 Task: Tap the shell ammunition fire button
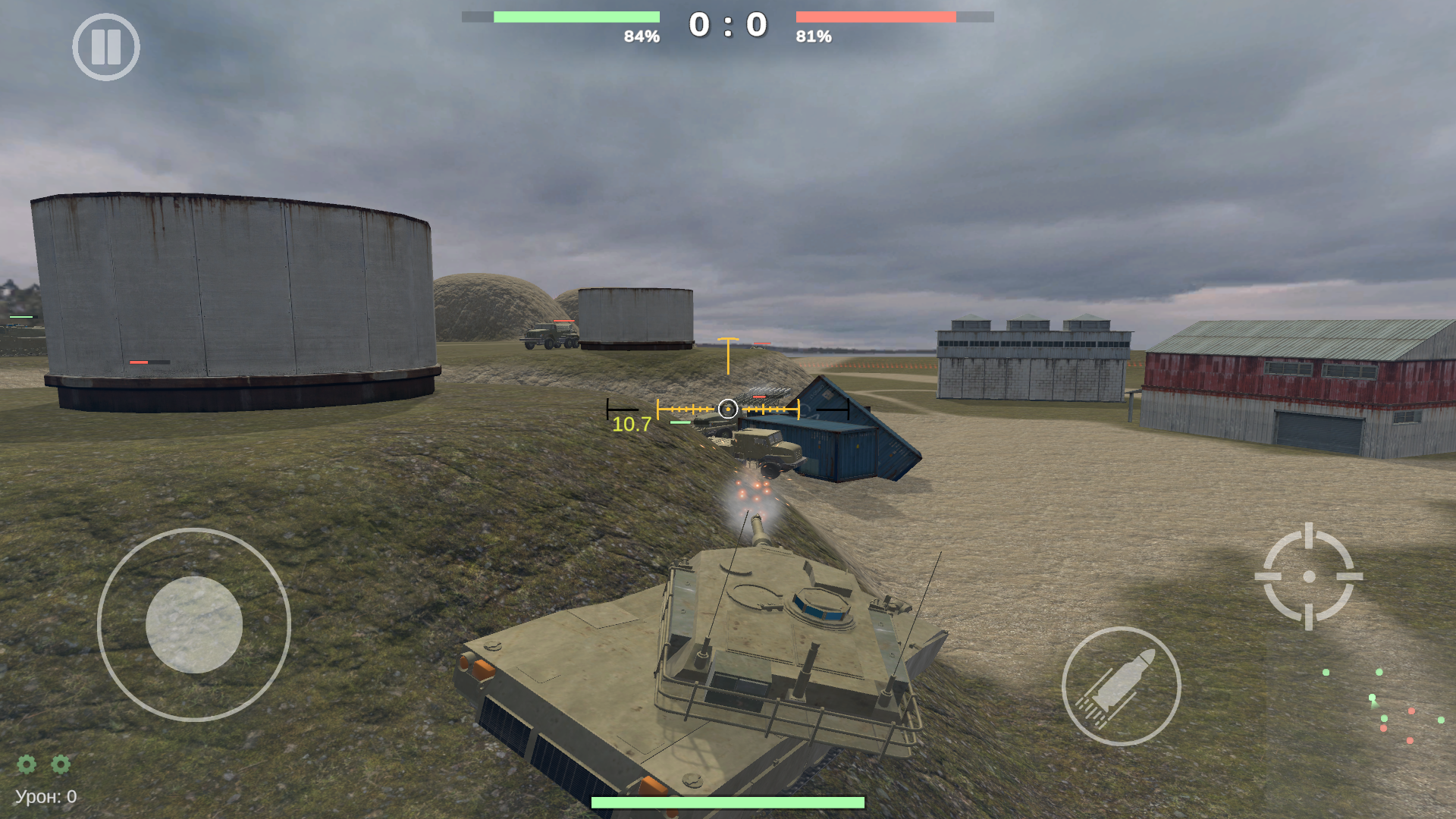[1122, 686]
